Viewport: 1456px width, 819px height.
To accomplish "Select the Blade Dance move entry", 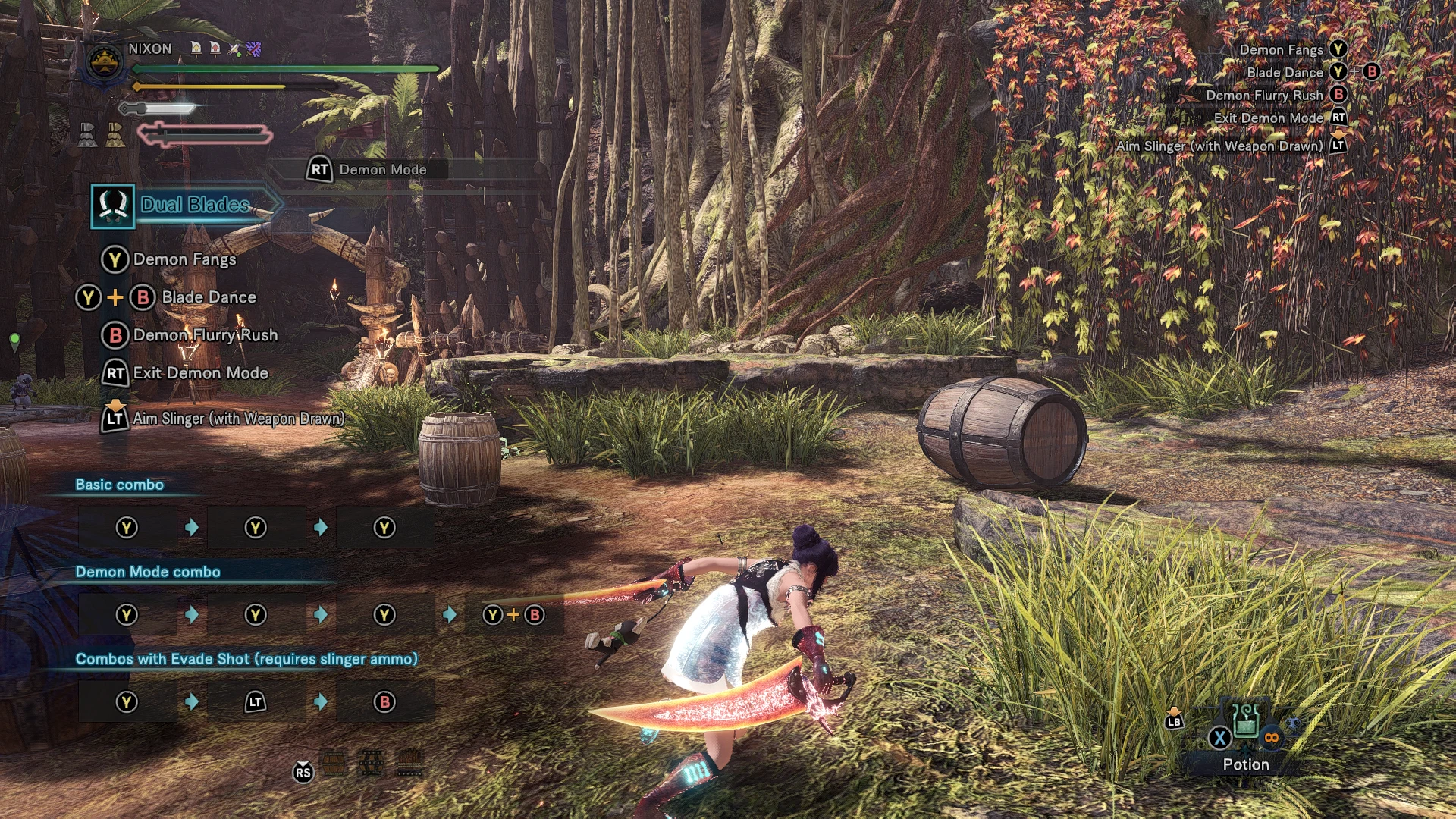I will [209, 297].
